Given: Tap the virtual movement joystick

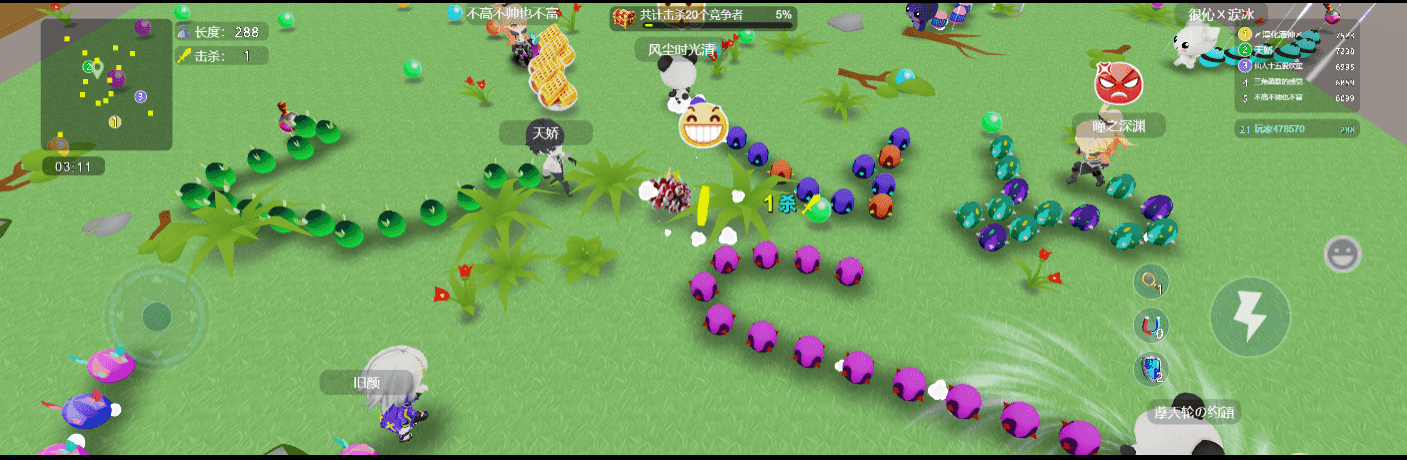Looking at the screenshot, I should [156, 316].
